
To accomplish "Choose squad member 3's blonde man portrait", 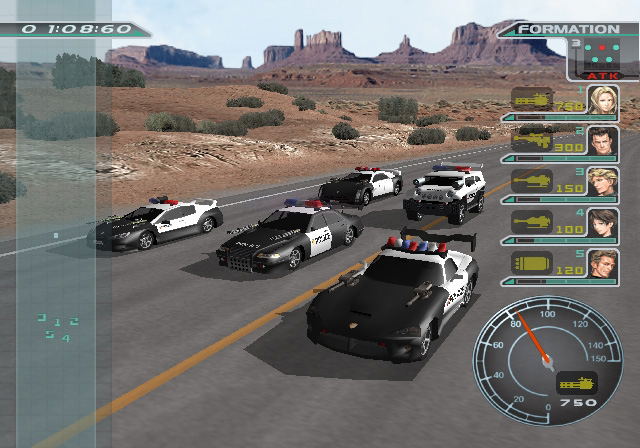I will pos(603,182).
